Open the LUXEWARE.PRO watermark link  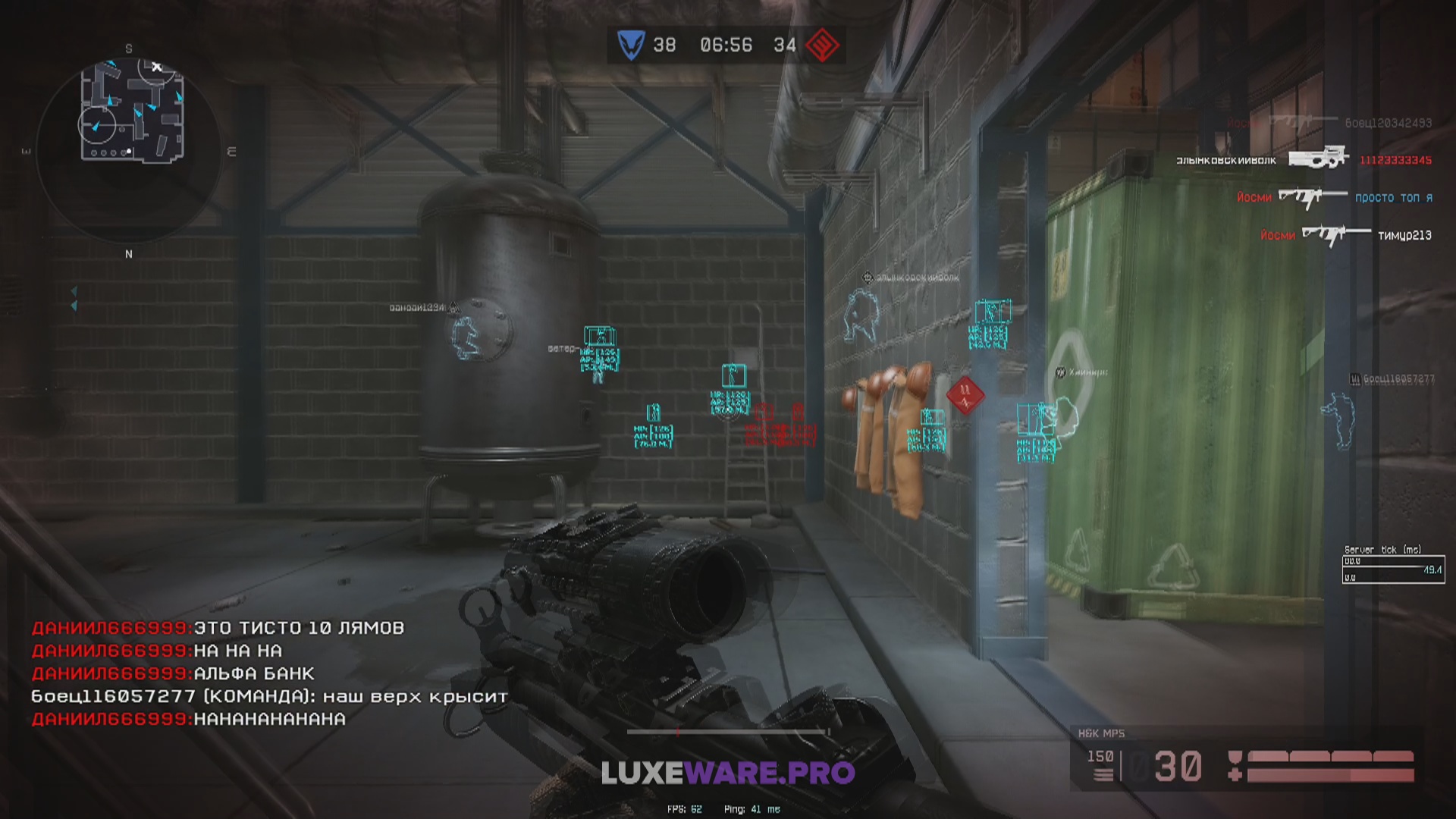[x=728, y=773]
